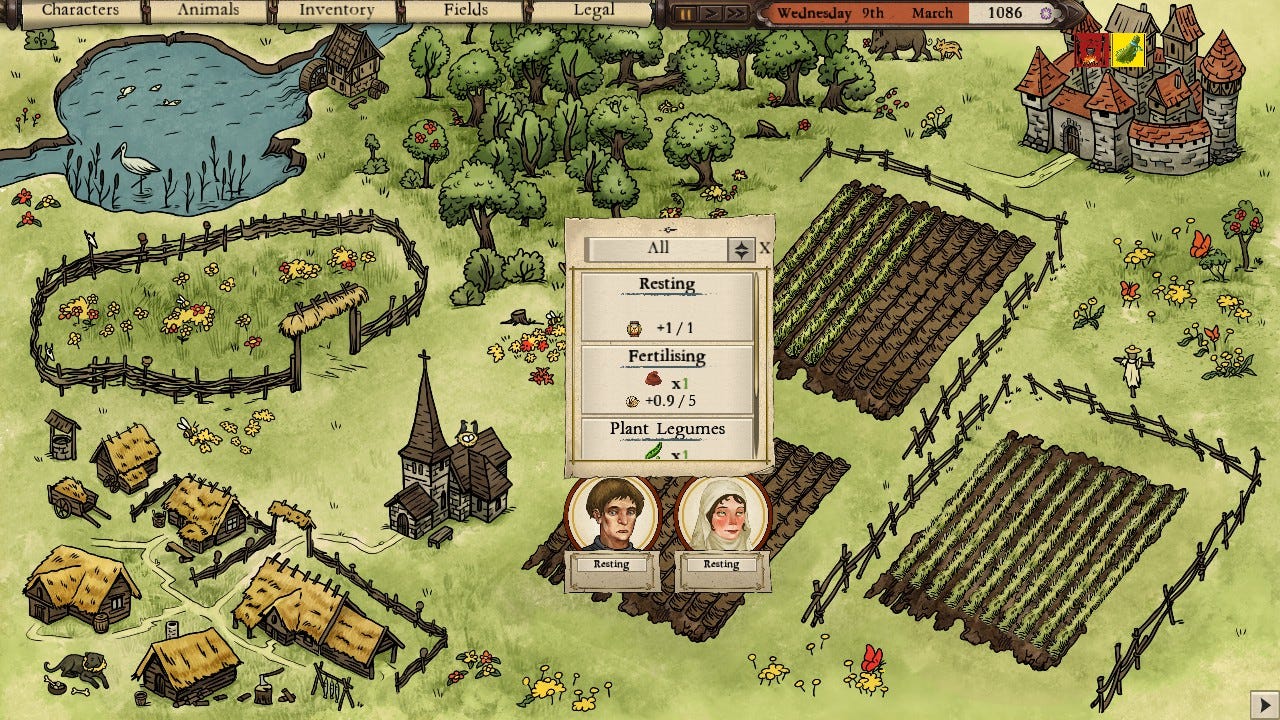
Task: Select the Plant Legumes task
Action: 667,440
